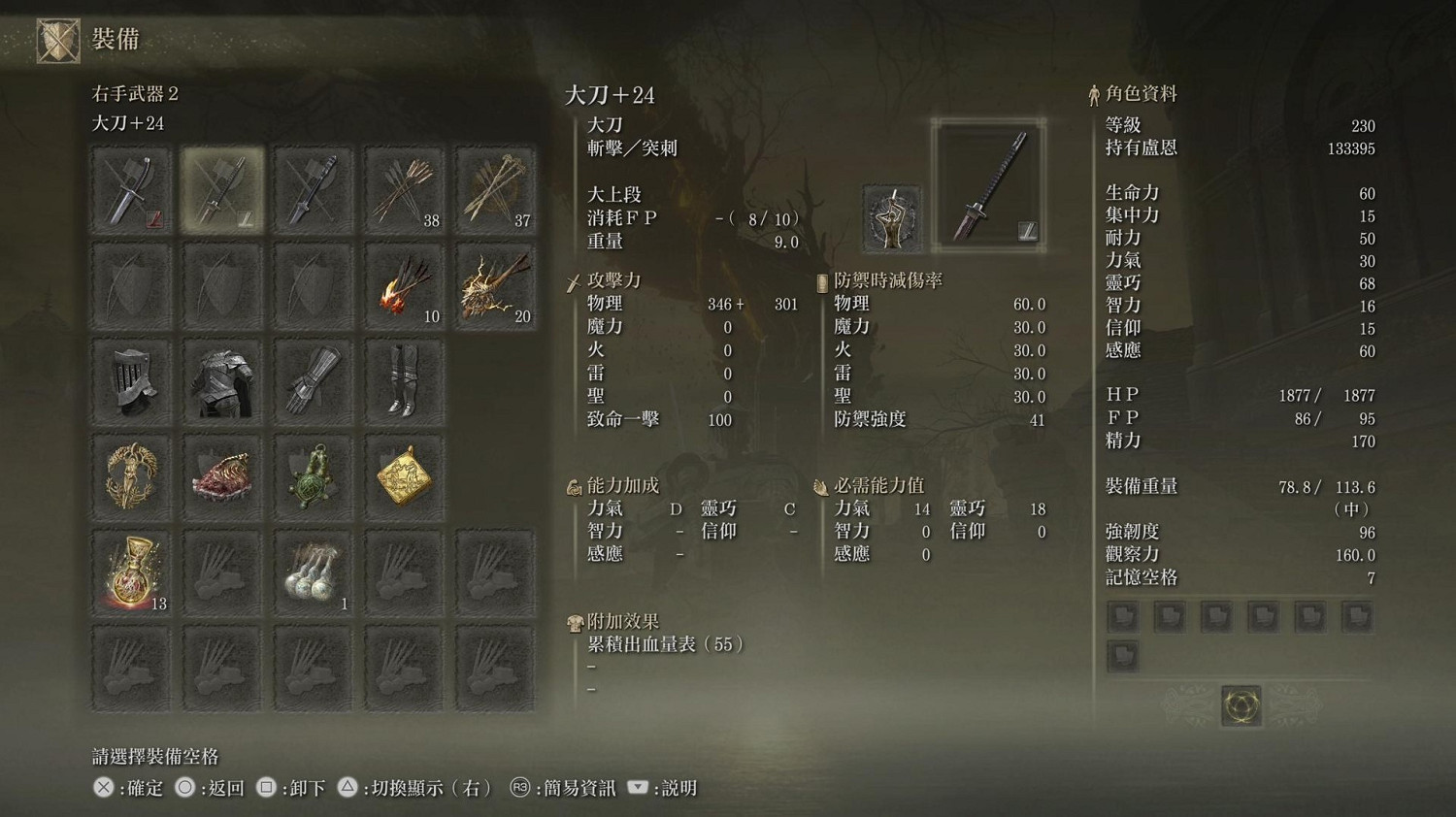Select the dagger in right-hand weapon slot 1
1456x817 pixels.
pyautogui.click(x=131, y=189)
